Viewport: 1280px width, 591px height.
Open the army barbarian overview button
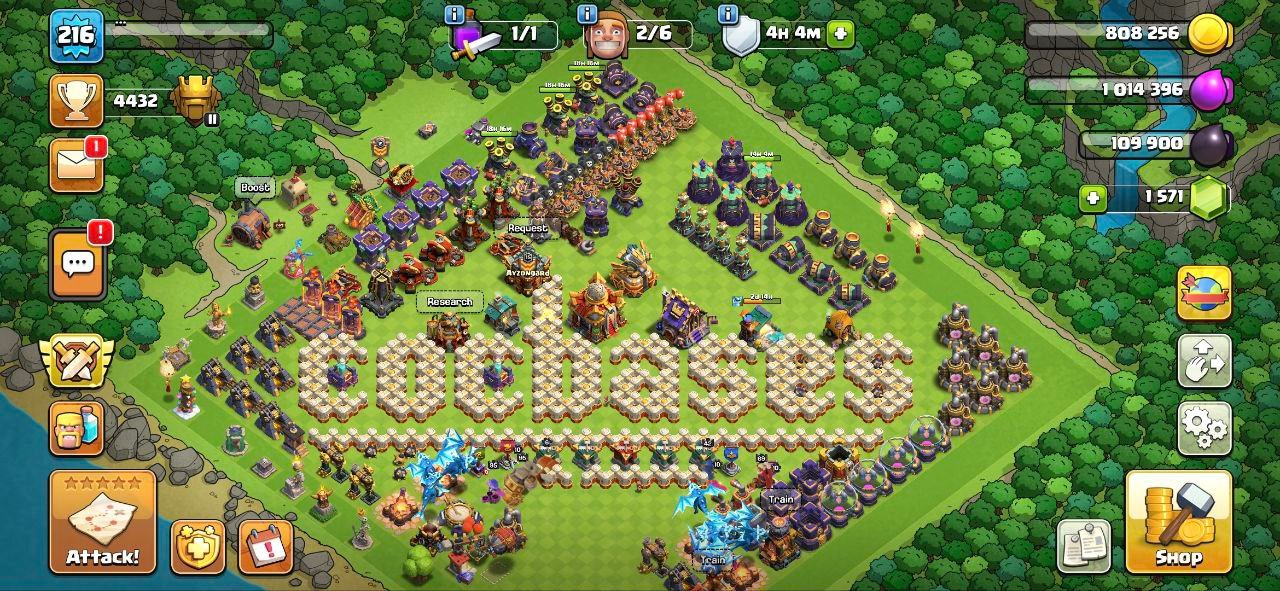click(77, 428)
